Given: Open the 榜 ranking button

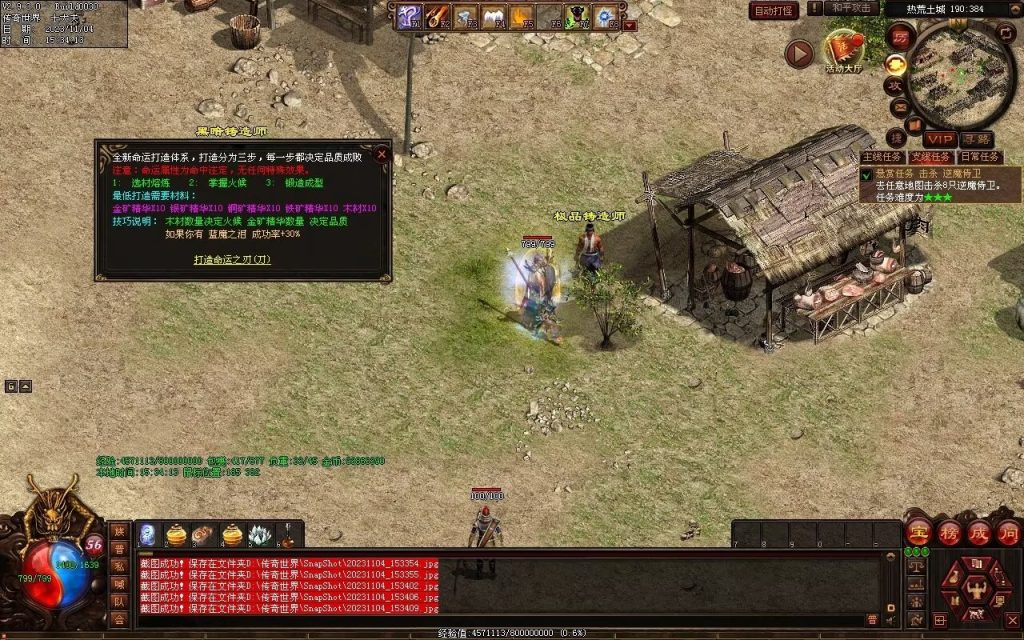Looking at the screenshot, I should 949,531.
